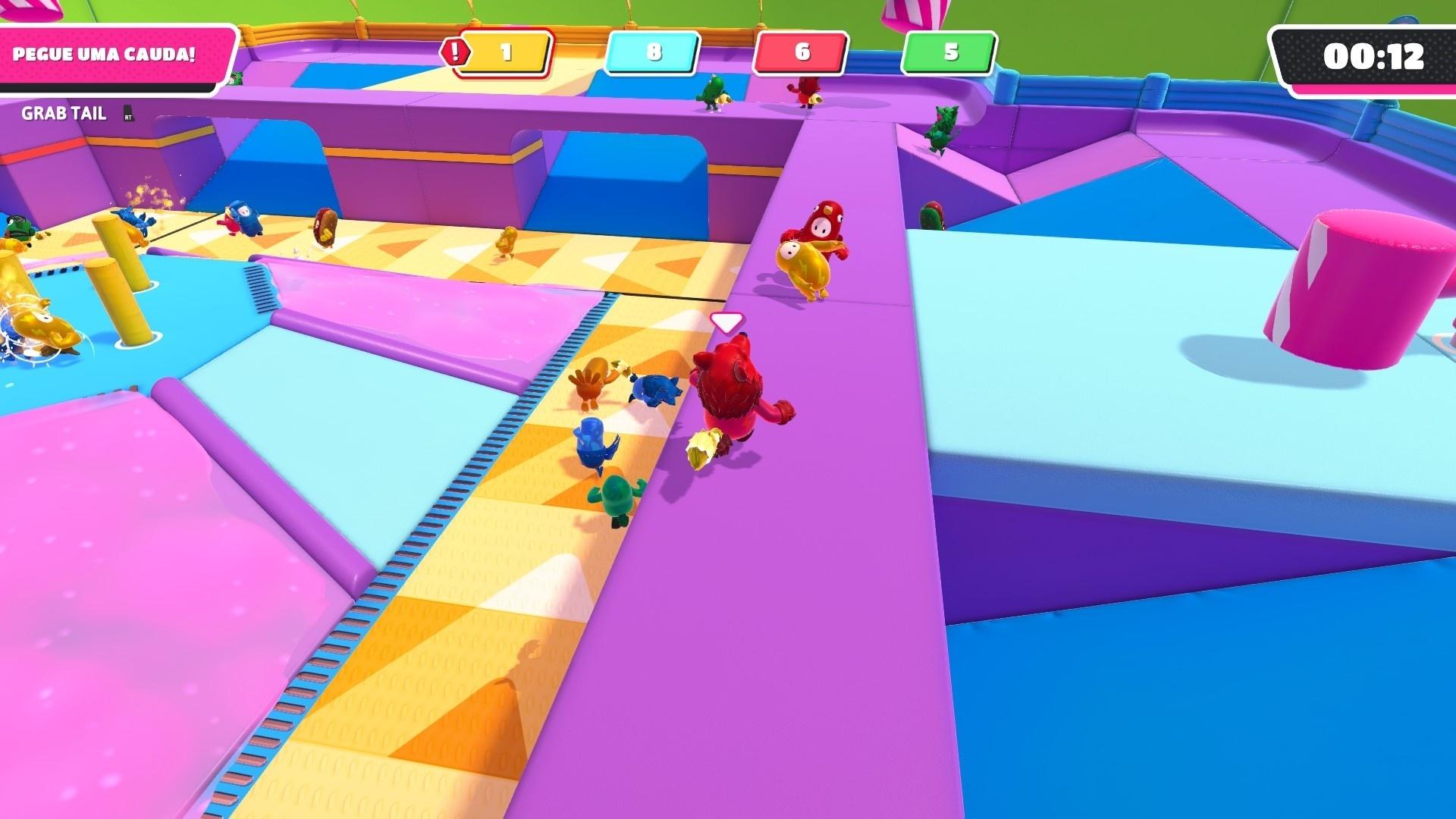Click the hotdog-costume character on the tiles

click(326, 227)
